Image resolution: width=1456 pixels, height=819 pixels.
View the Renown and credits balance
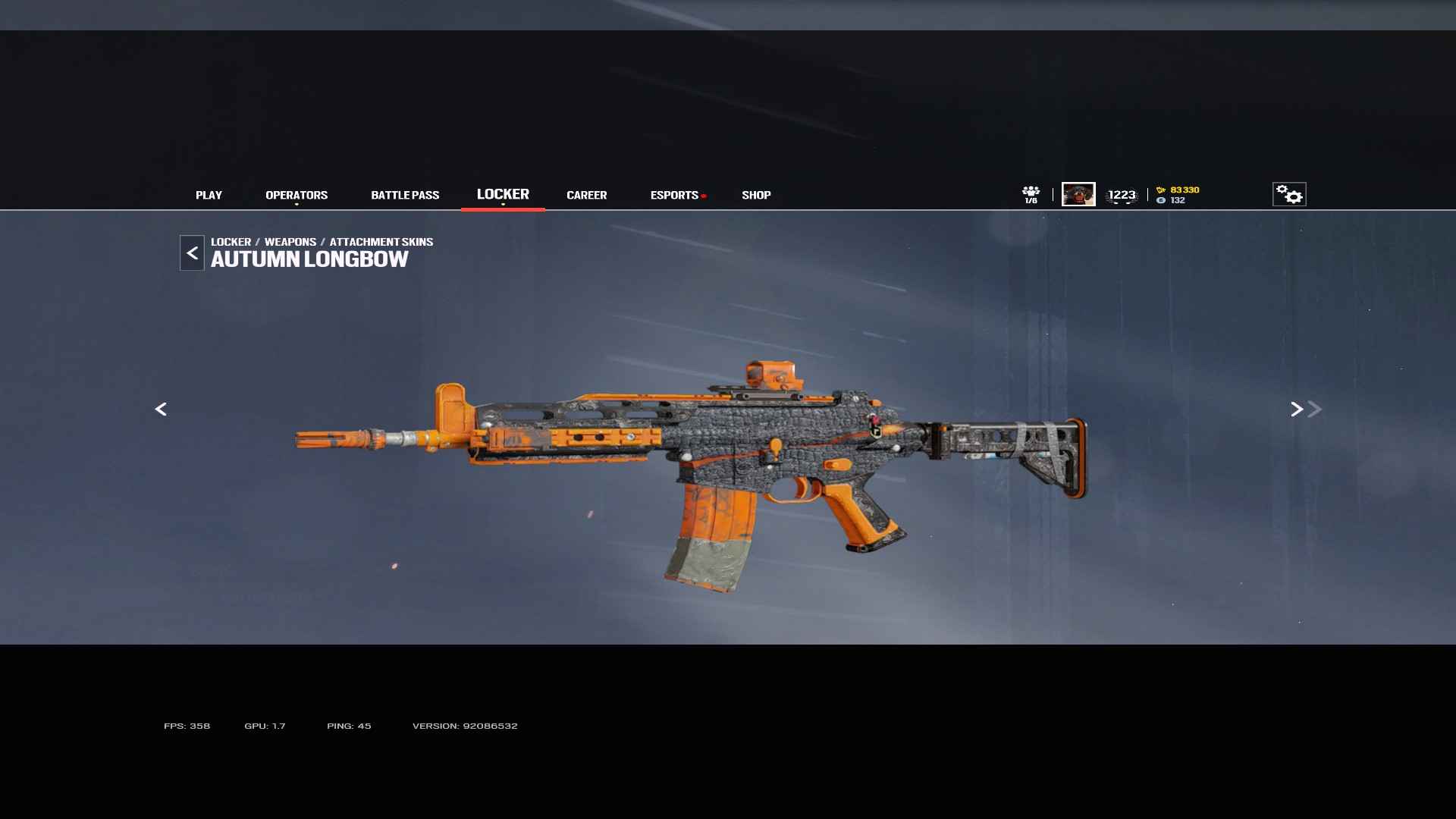1178,195
